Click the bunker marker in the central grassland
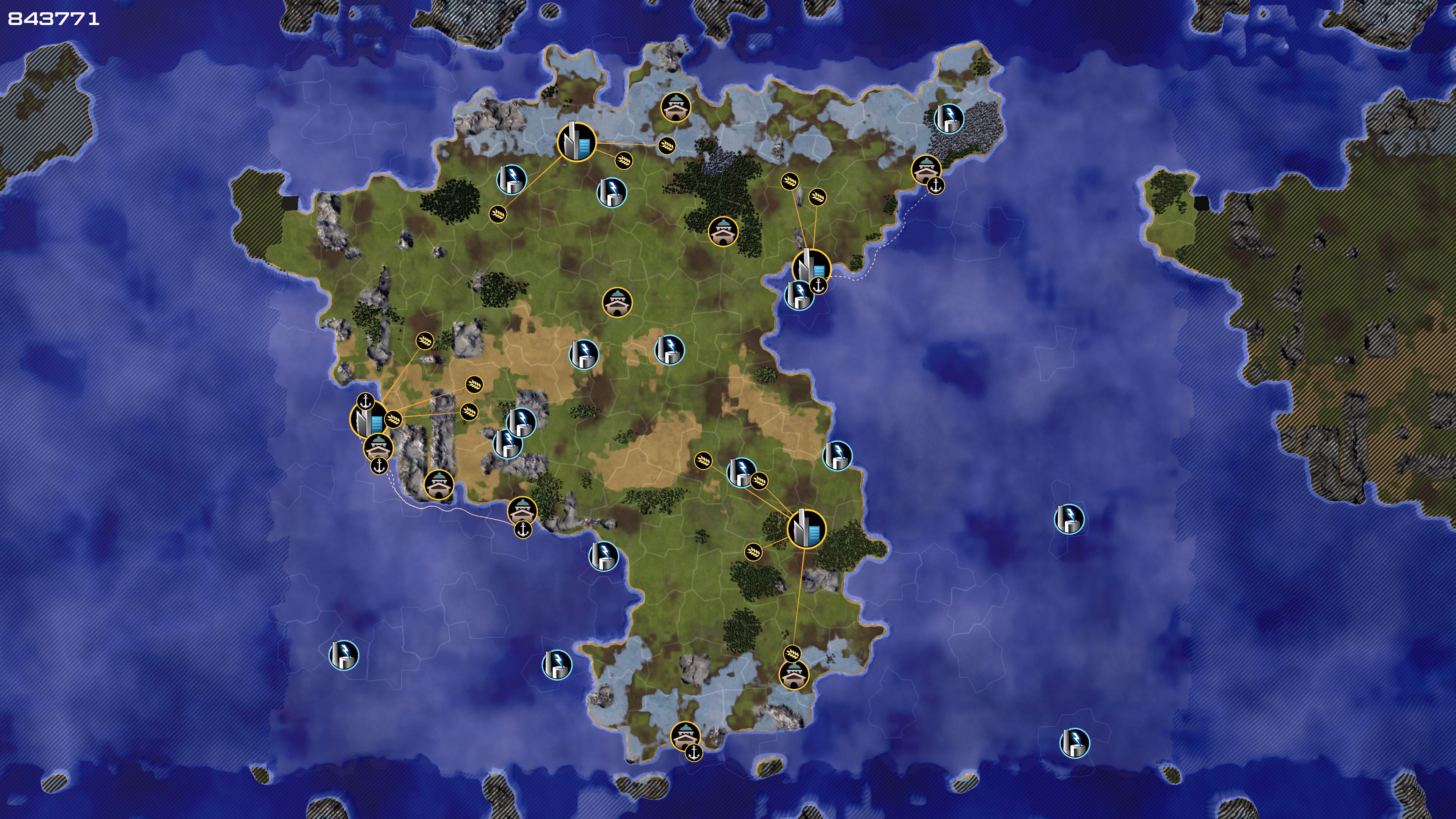The width and height of the screenshot is (1456, 819). pyautogui.click(x=617, y=303)
